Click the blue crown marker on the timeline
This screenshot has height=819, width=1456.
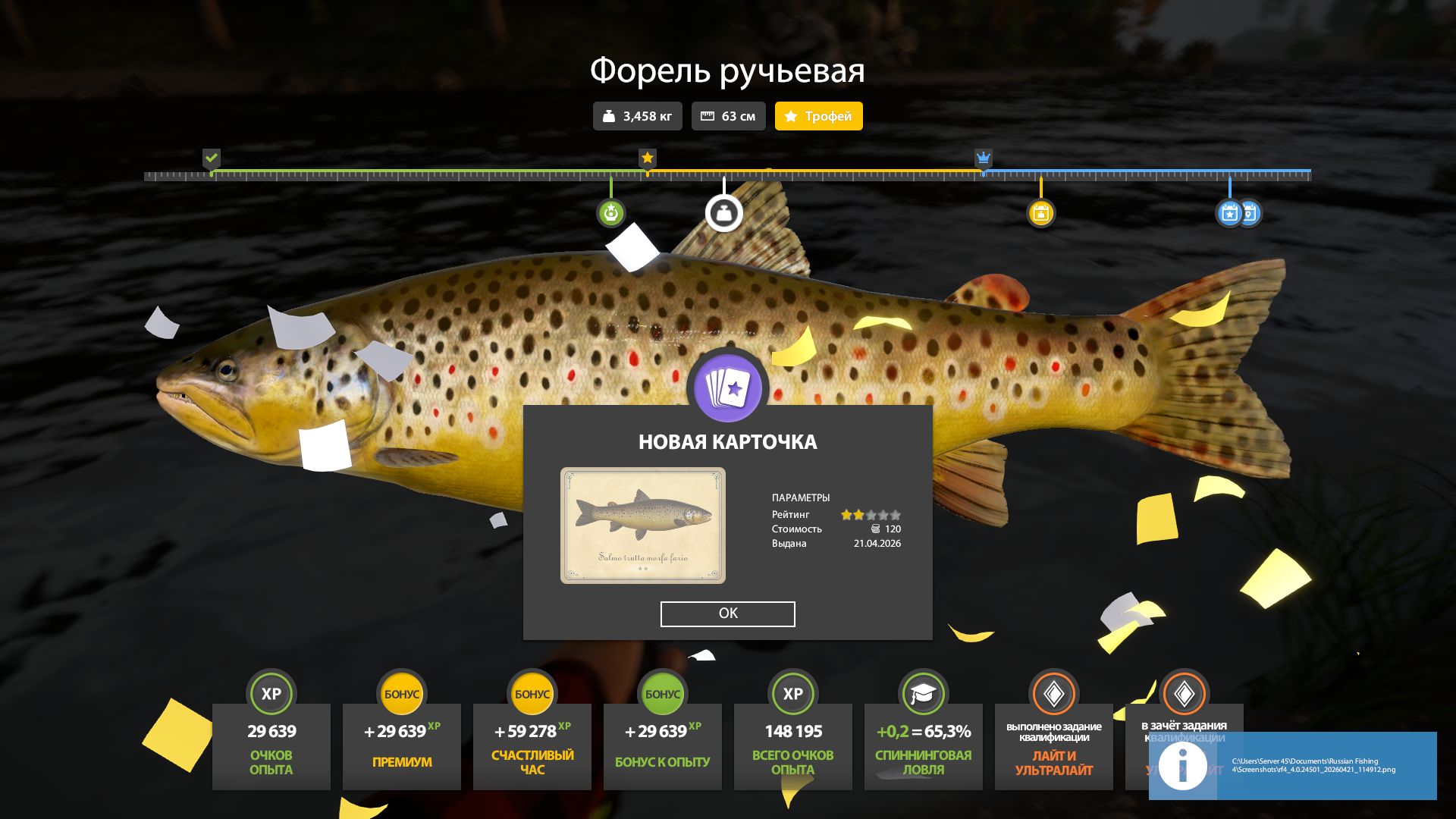[x=984, y=158]
